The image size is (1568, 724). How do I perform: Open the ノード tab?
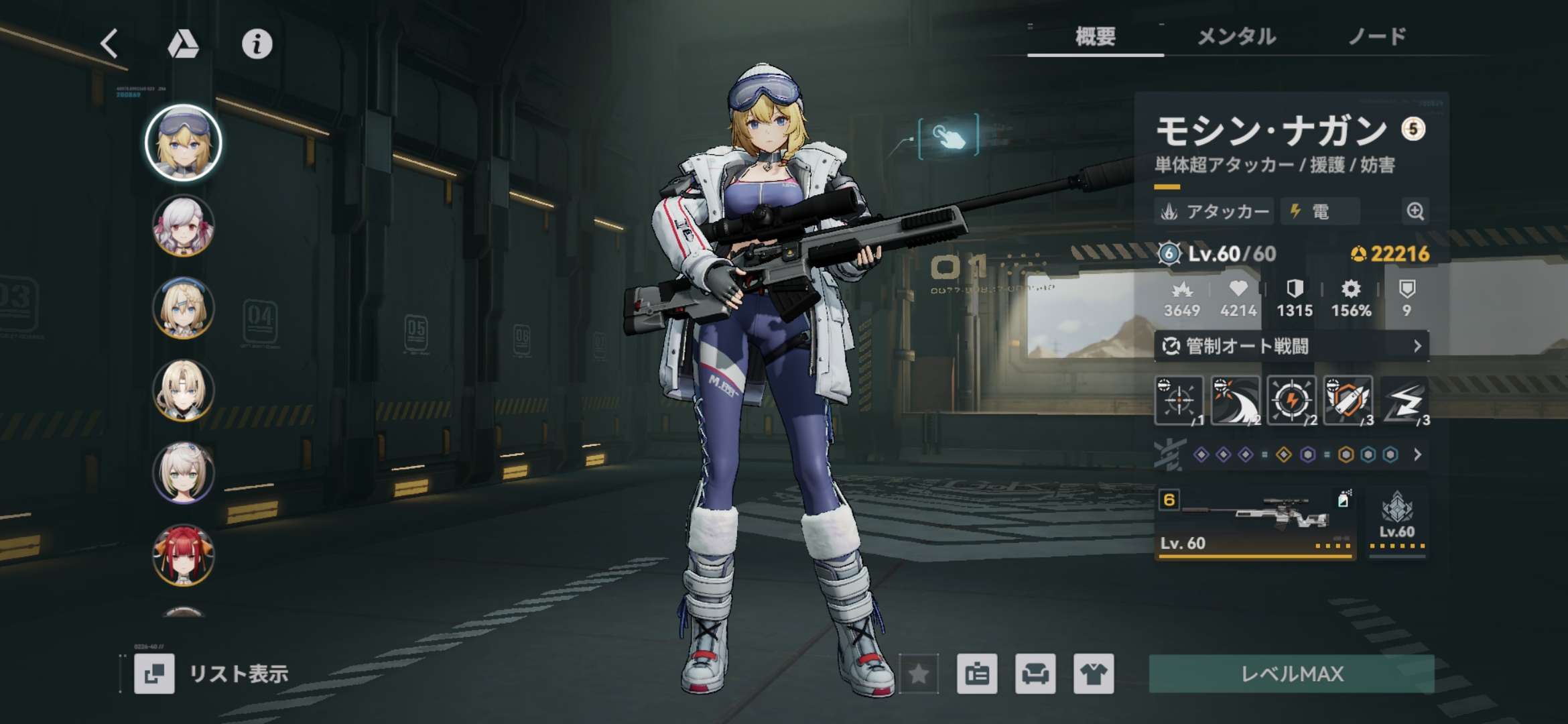(x=1377, y=36)
